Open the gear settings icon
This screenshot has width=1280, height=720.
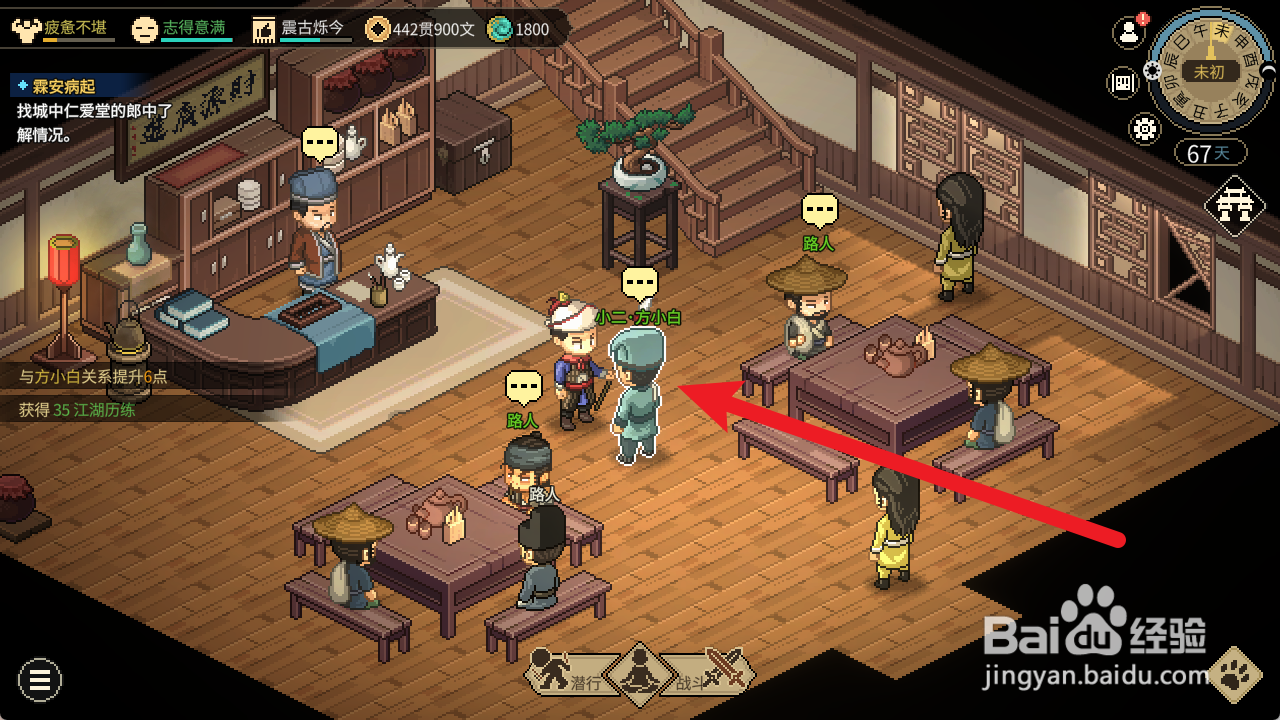(1144, 128)
